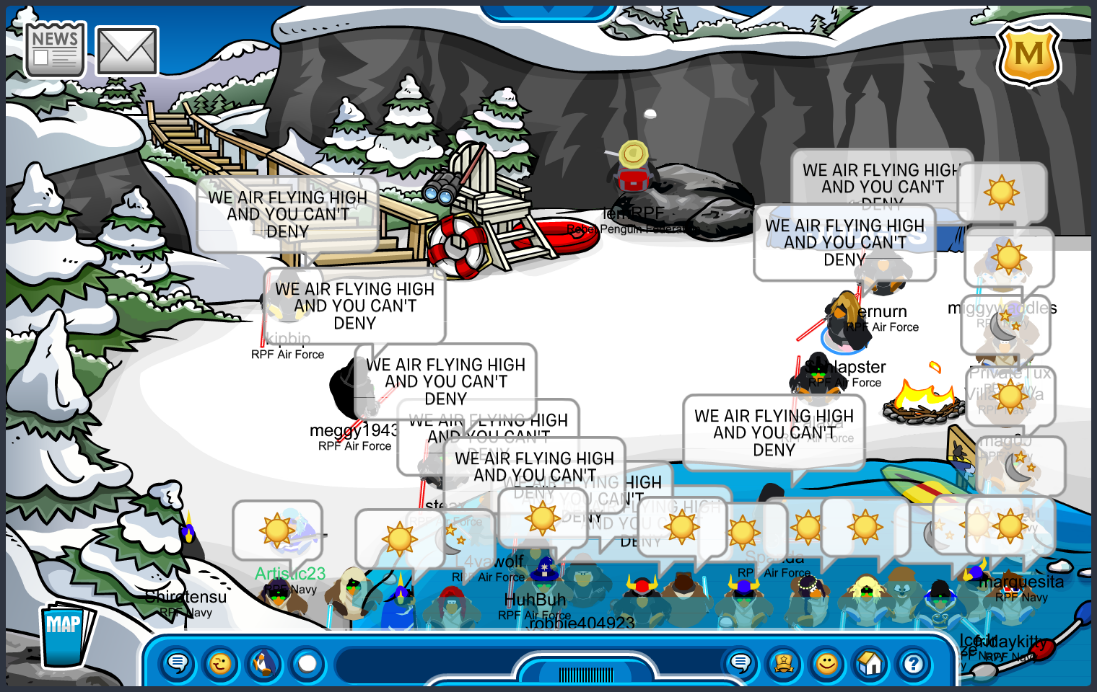
Task: Open the moderator M badge
Action: pyautogui.click(x=1029, y=55)
